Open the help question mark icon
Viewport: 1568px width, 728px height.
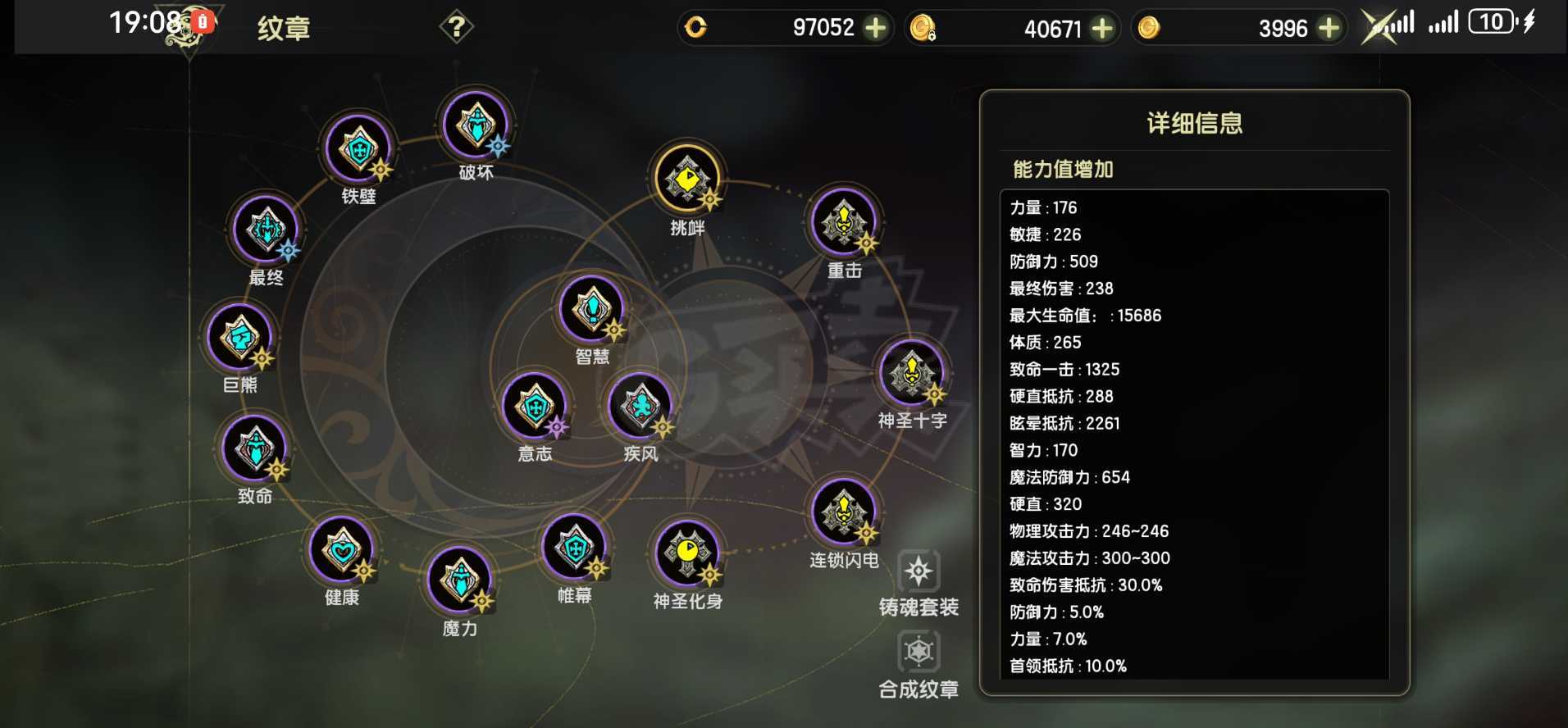click(x=457, y=26)
